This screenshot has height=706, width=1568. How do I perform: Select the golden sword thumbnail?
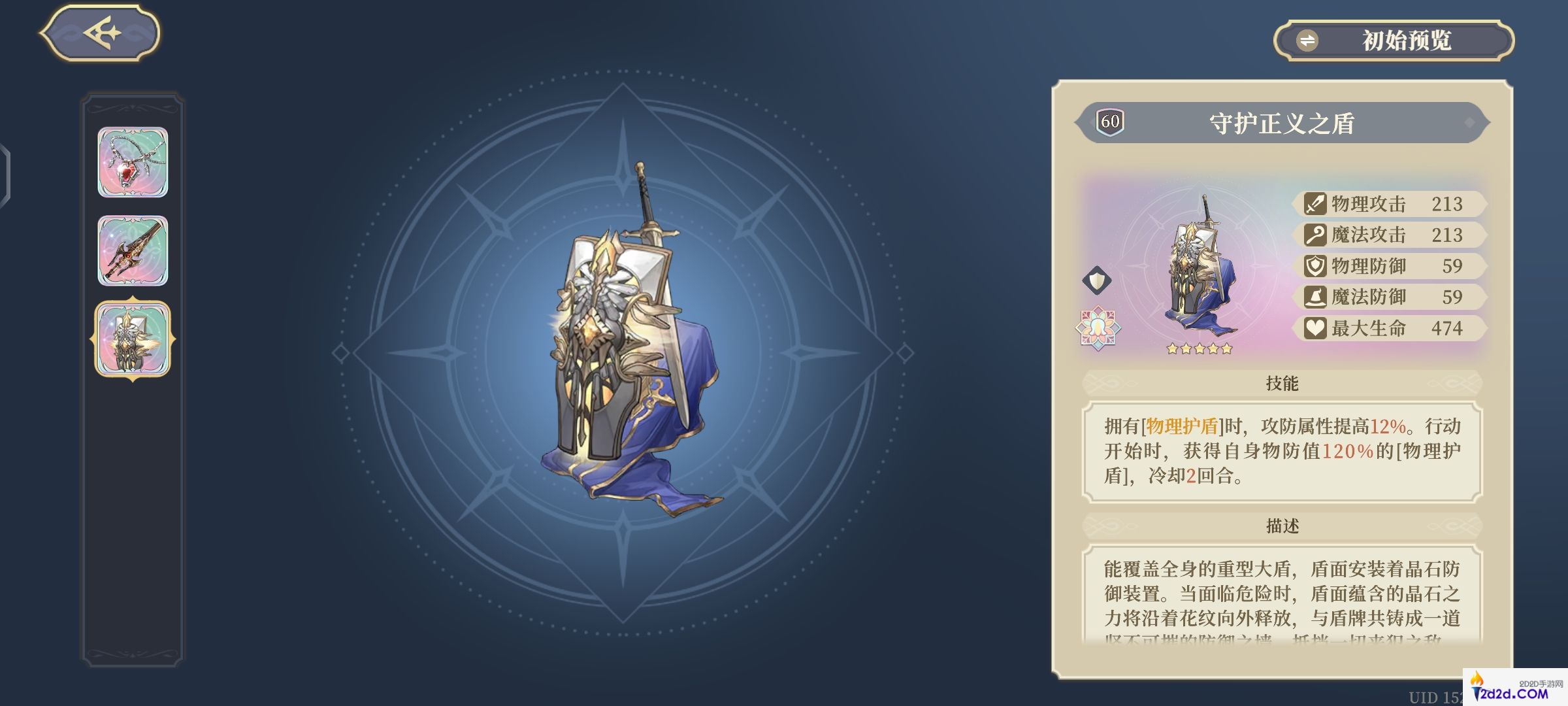(x=132, y=250)
